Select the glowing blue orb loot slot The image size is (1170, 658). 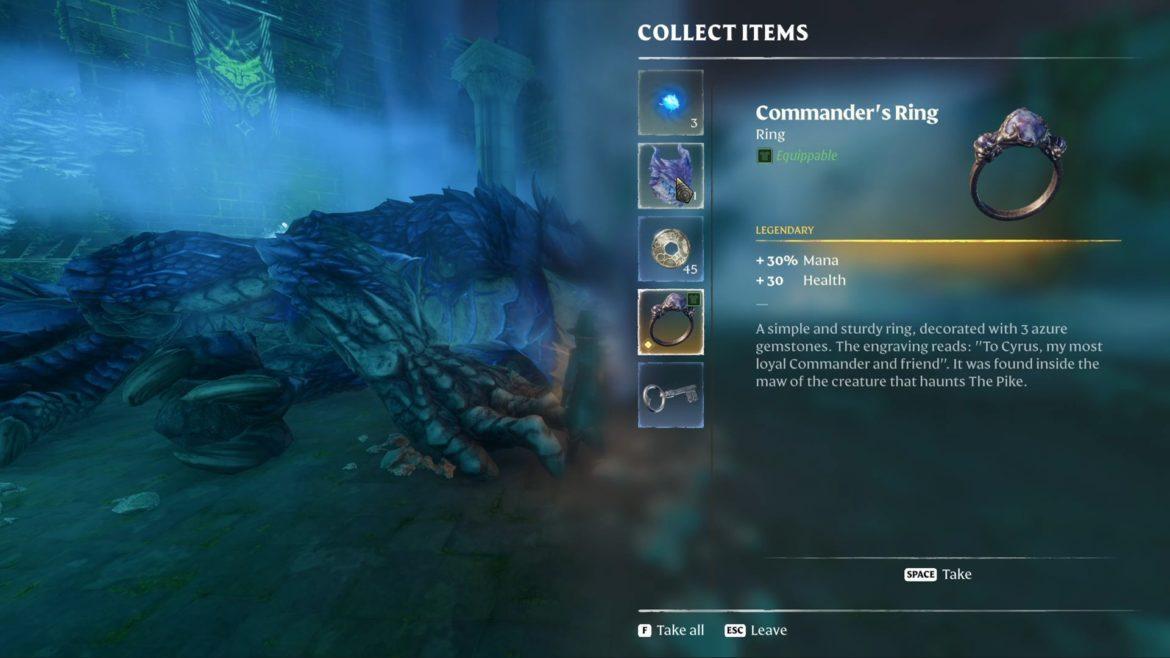coord(670,103)
